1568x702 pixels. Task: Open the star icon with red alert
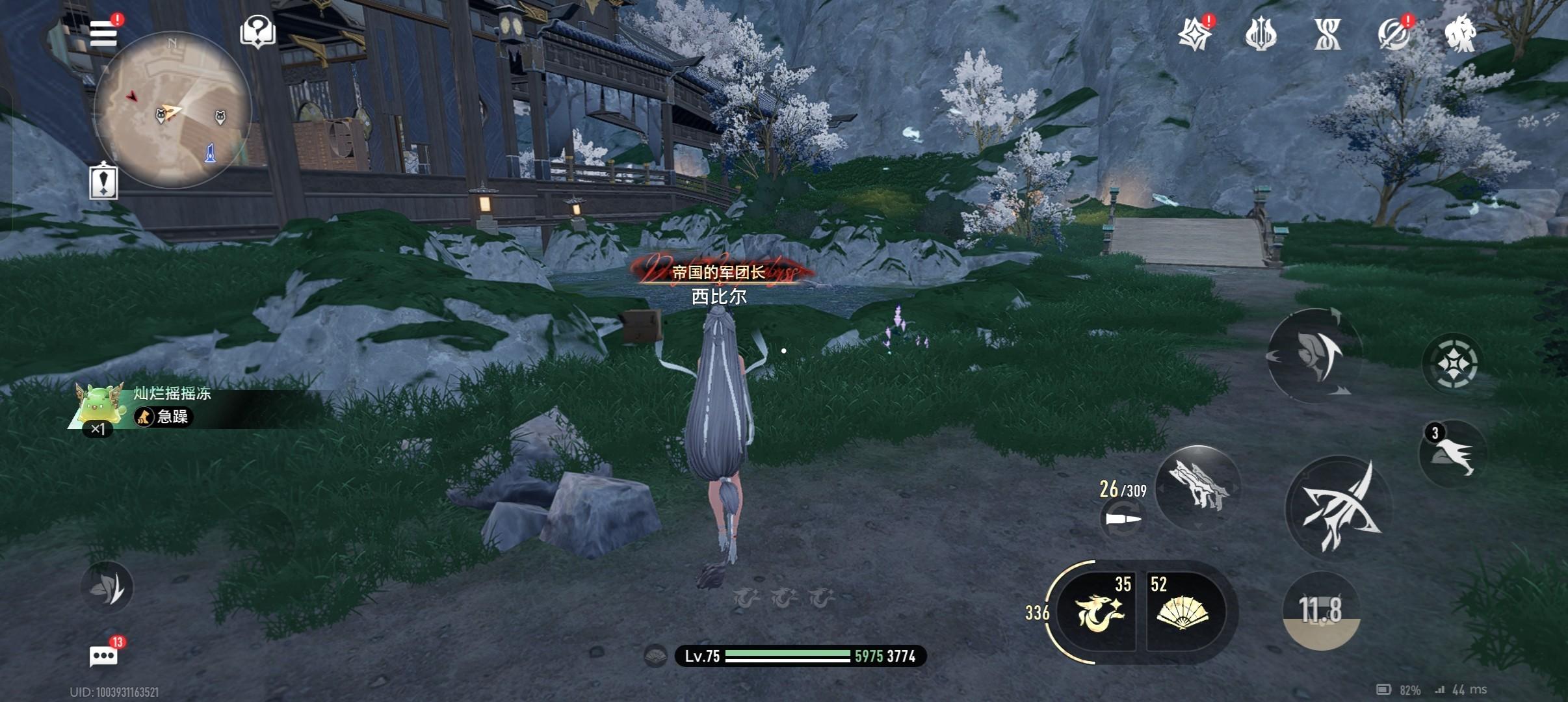pyautogui.click(x=1196, y=34)
